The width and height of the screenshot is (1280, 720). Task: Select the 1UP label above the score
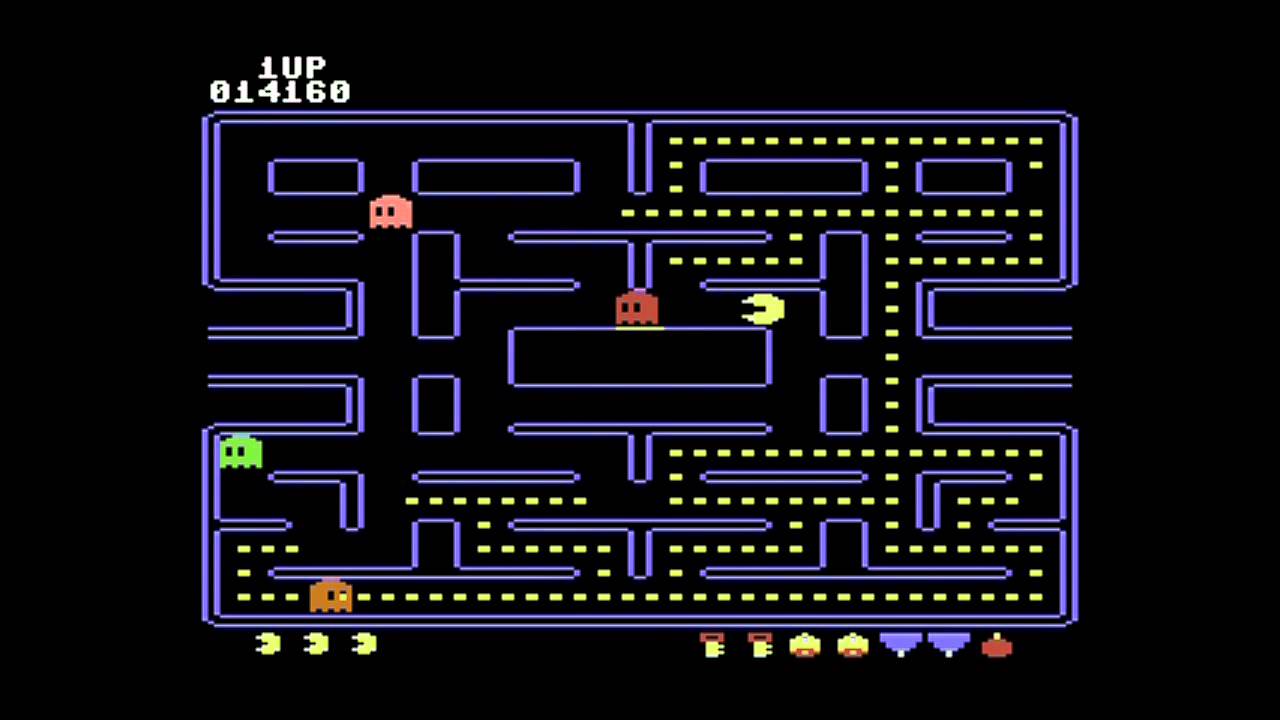pyautogui.click(x=291, y=68)
